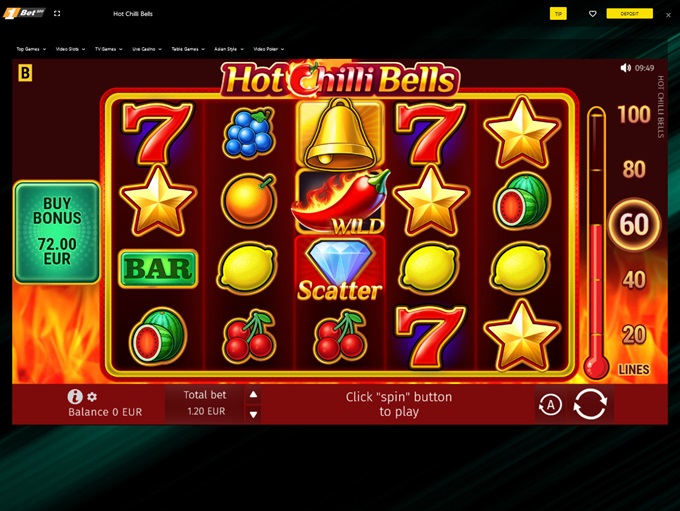
Task: Open the game info paytable icon
Action: click(x=75, y=397)
